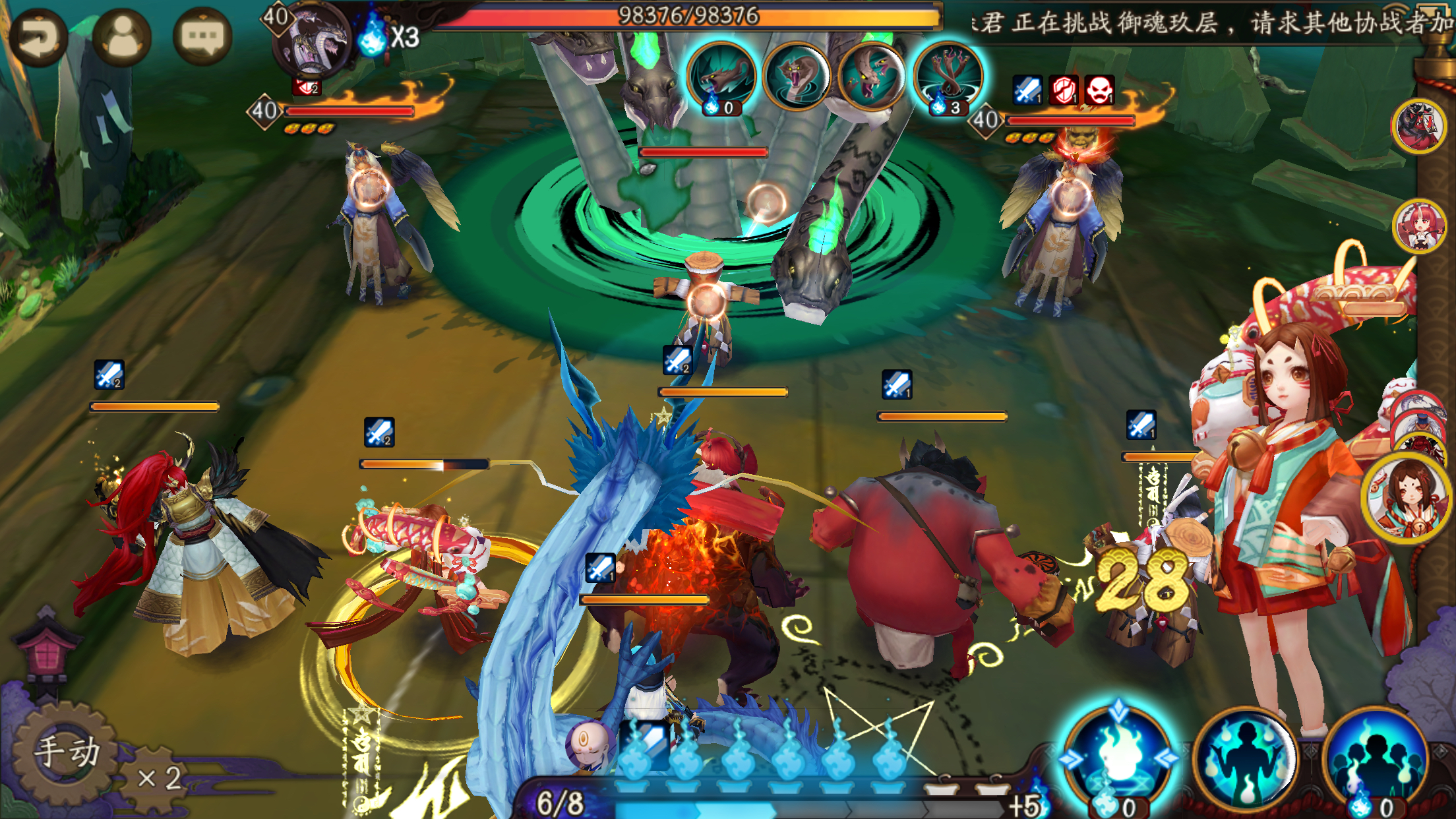Select the red and black shikigami portrait
Viewport: 1456px width, 819px height.
1419,125
